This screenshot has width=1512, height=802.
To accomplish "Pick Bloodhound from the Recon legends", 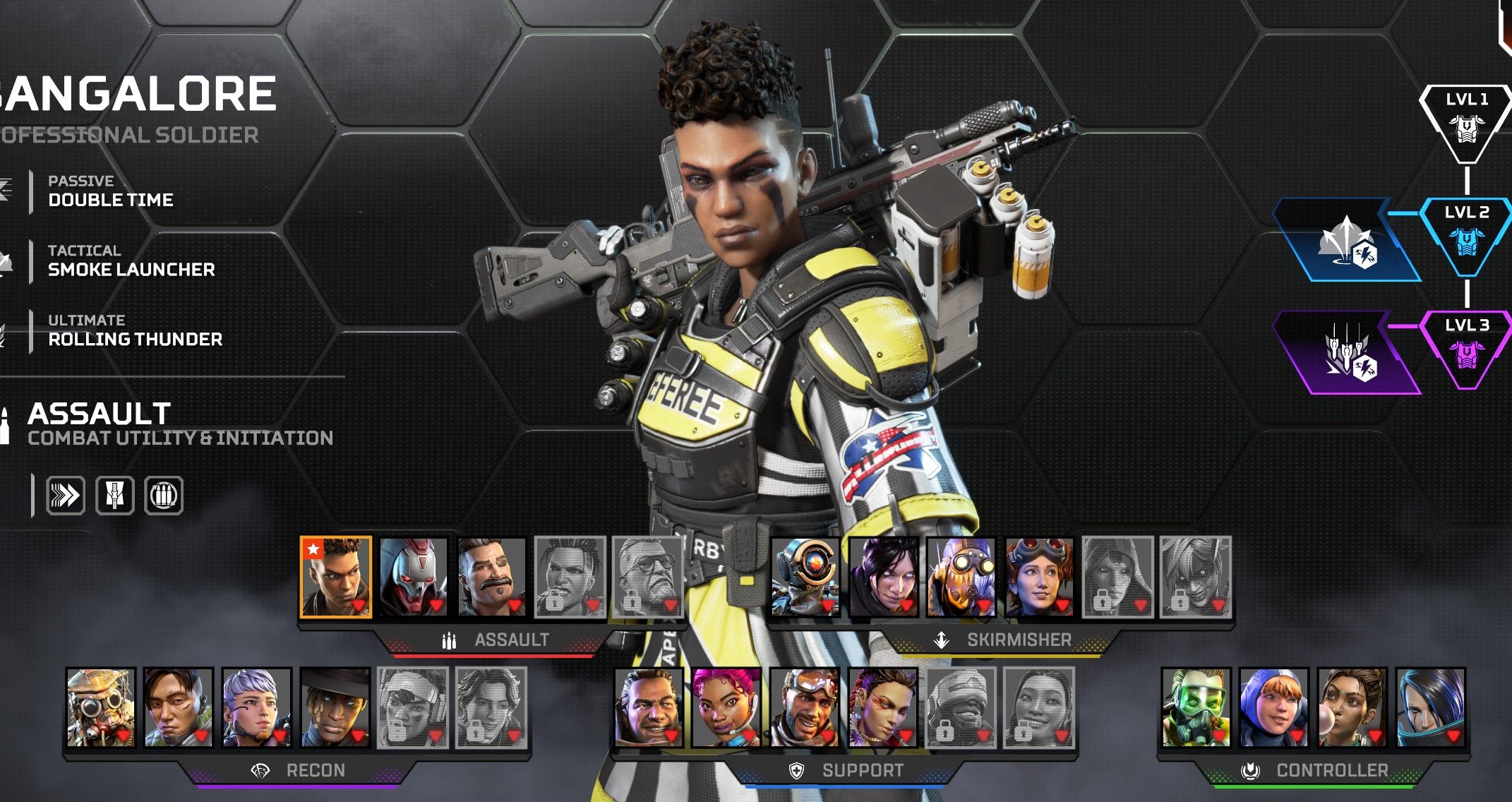I will (100, 707).
